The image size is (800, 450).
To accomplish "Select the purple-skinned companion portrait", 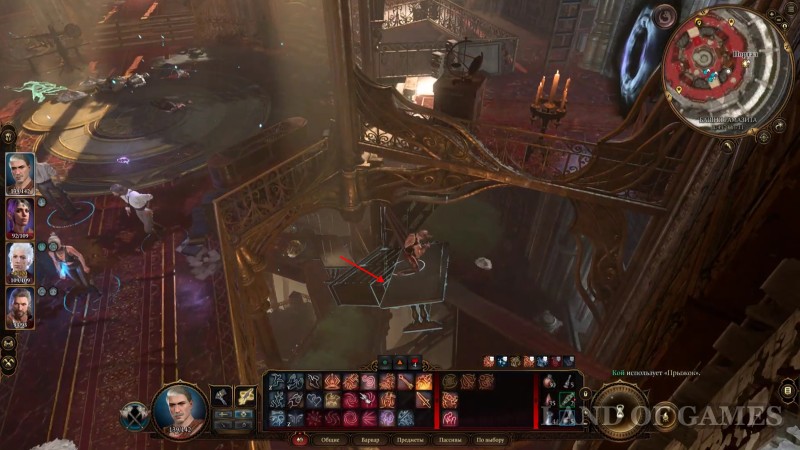I will pyautogui.click(x=20, y=215).
